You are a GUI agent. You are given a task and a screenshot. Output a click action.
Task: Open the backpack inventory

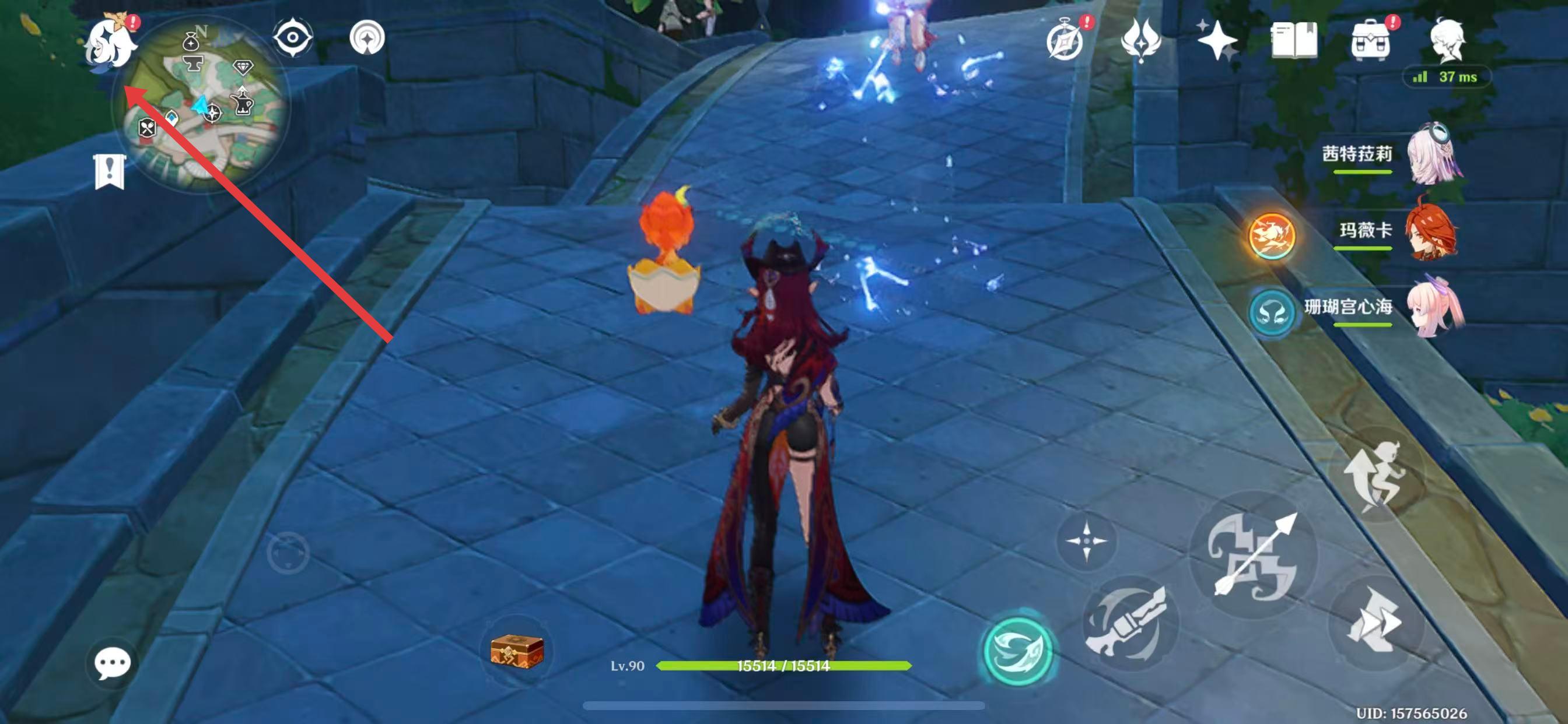[1370, 40]
